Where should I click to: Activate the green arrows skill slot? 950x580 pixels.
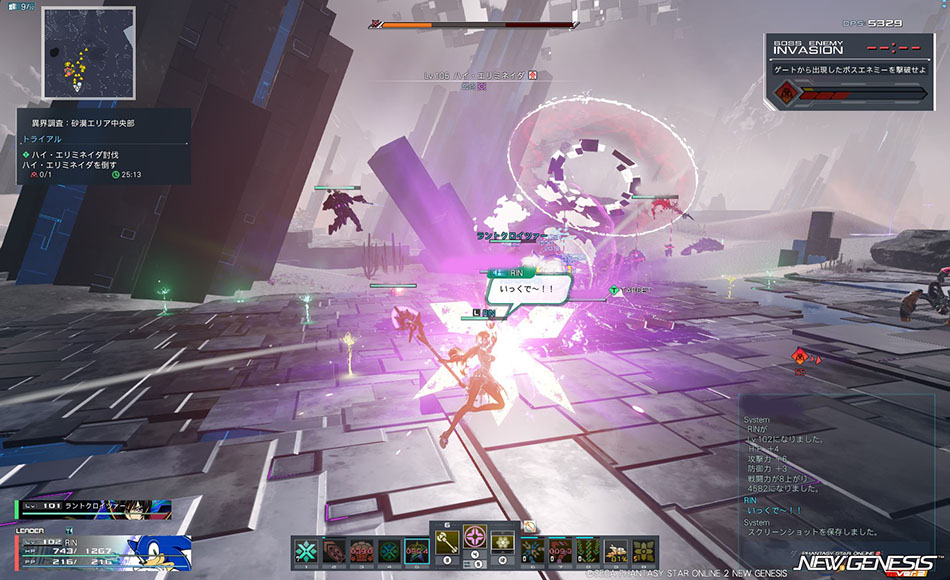(590, 552)
